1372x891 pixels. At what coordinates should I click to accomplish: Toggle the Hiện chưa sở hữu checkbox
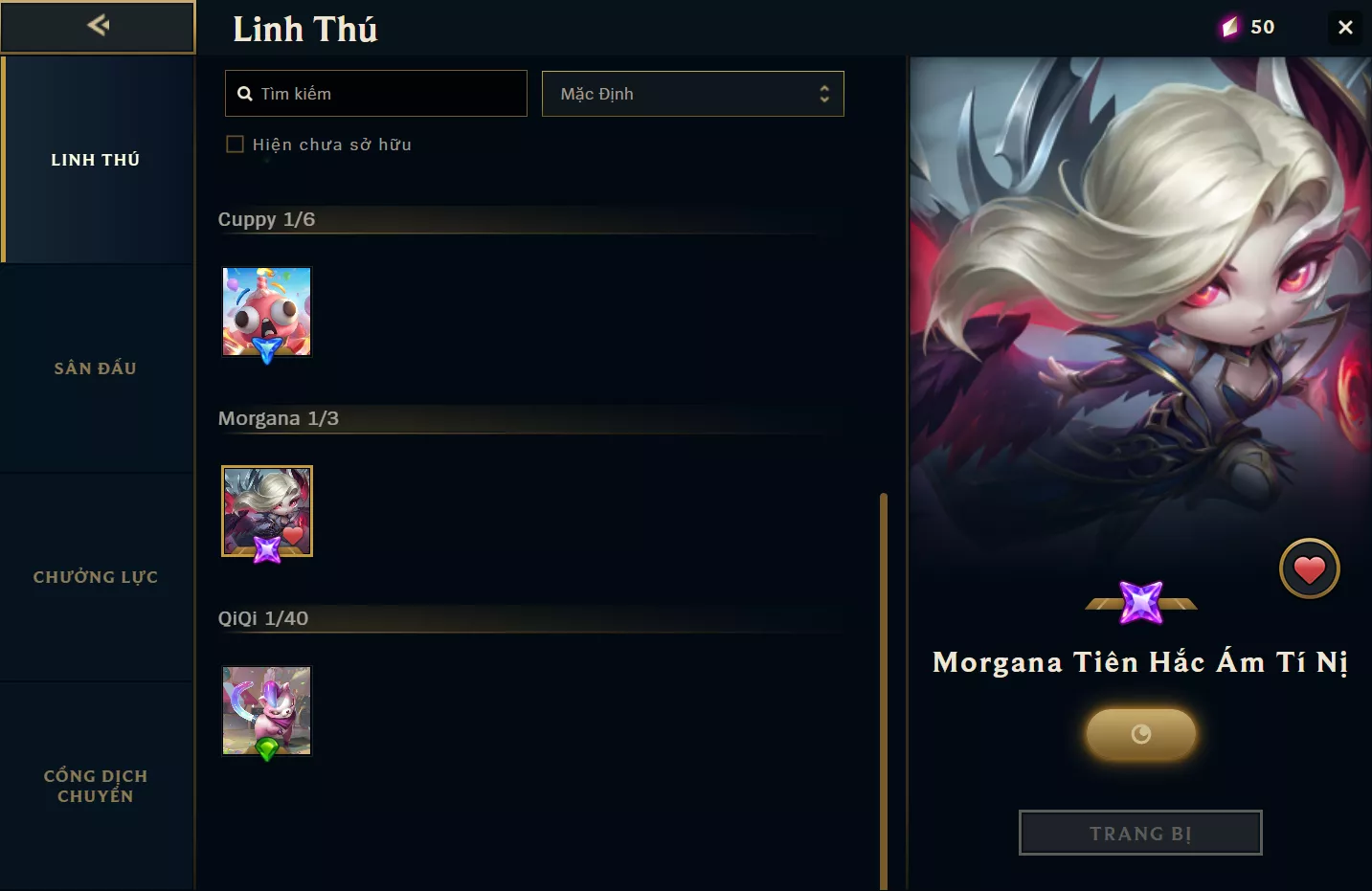click(236, 145)
